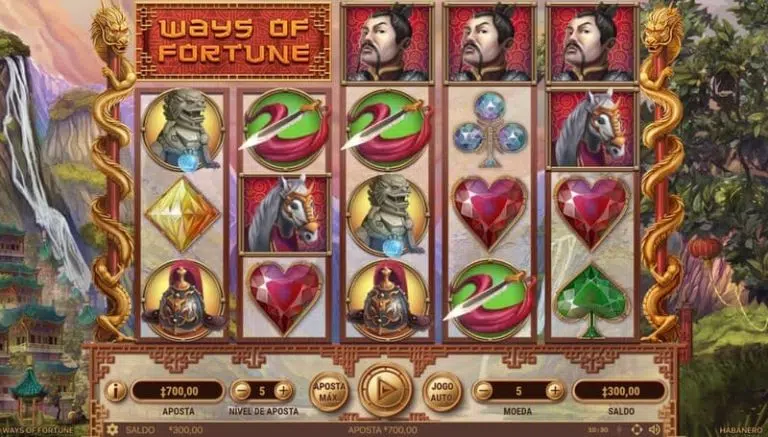This screenshot has width=768, height=437.
Task: Spin the reels with the play button
Action: pos(384,389)
